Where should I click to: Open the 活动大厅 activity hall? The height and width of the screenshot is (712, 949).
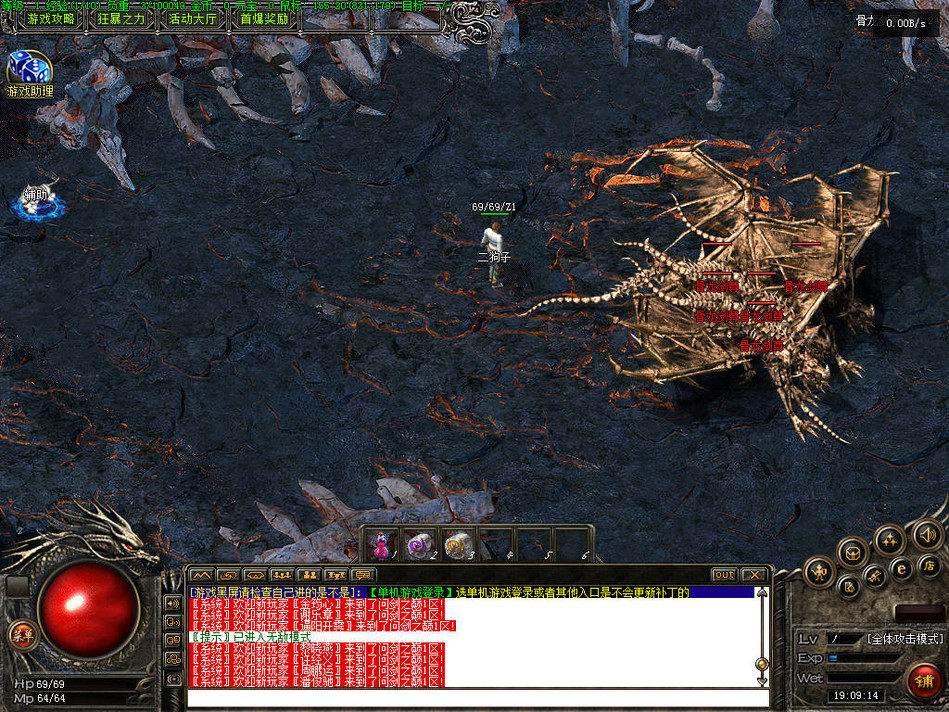click(192, 18)
